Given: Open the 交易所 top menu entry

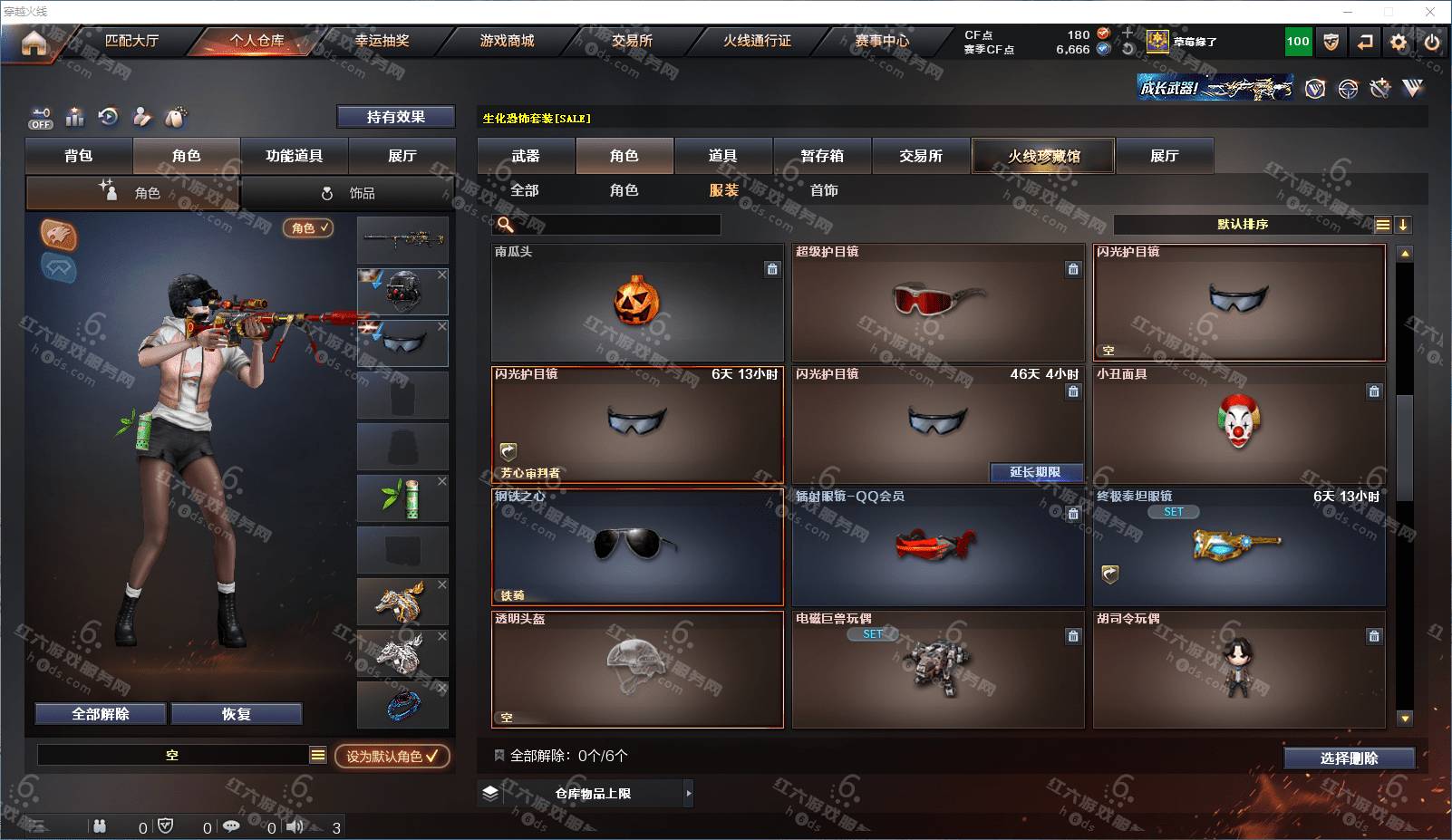Looking at the screenshot, I should tap(632, 41).
